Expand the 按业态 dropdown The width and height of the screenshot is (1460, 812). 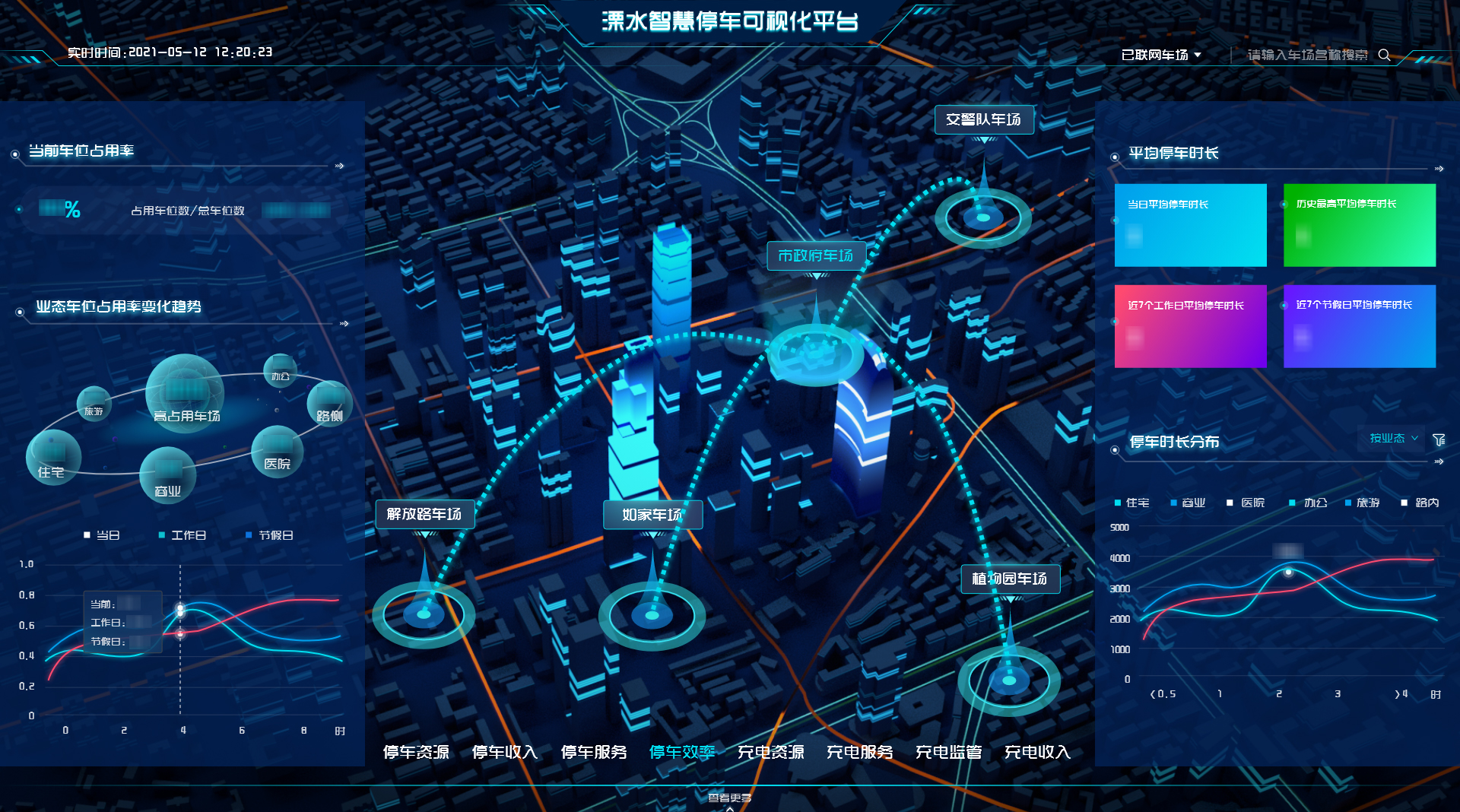point(1391,439)
